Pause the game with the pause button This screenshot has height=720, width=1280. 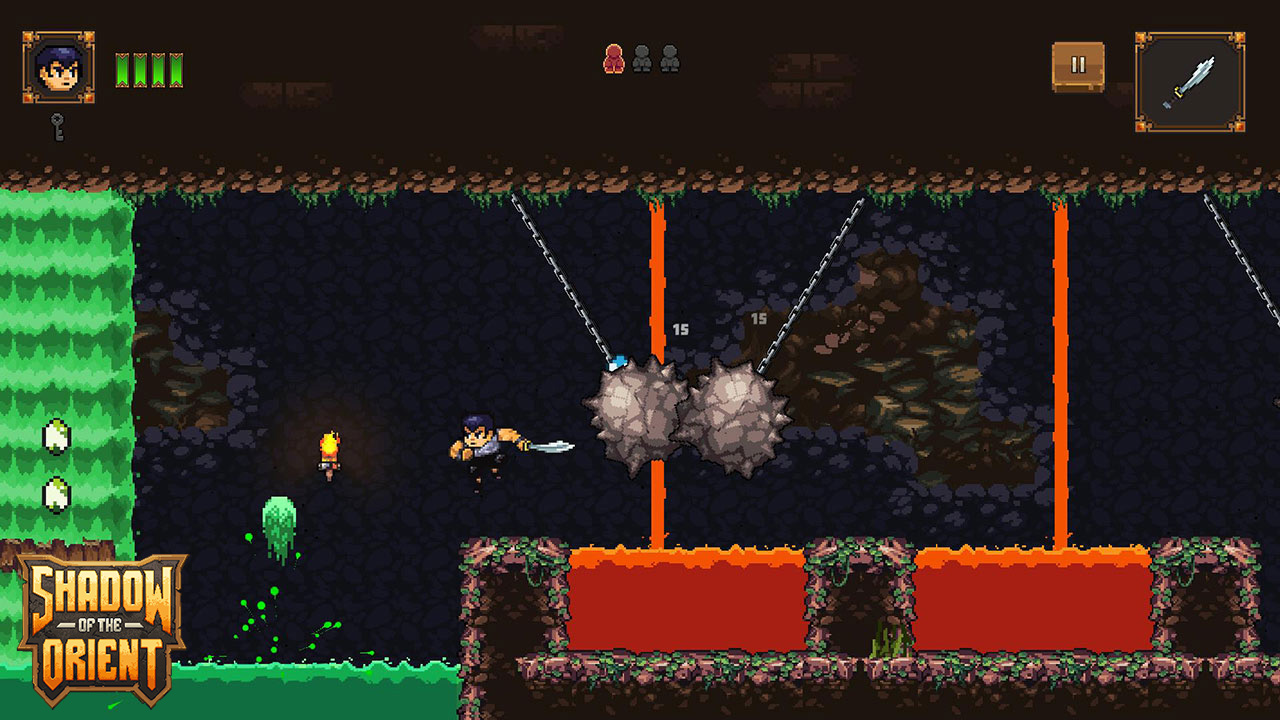[1077, 66]
